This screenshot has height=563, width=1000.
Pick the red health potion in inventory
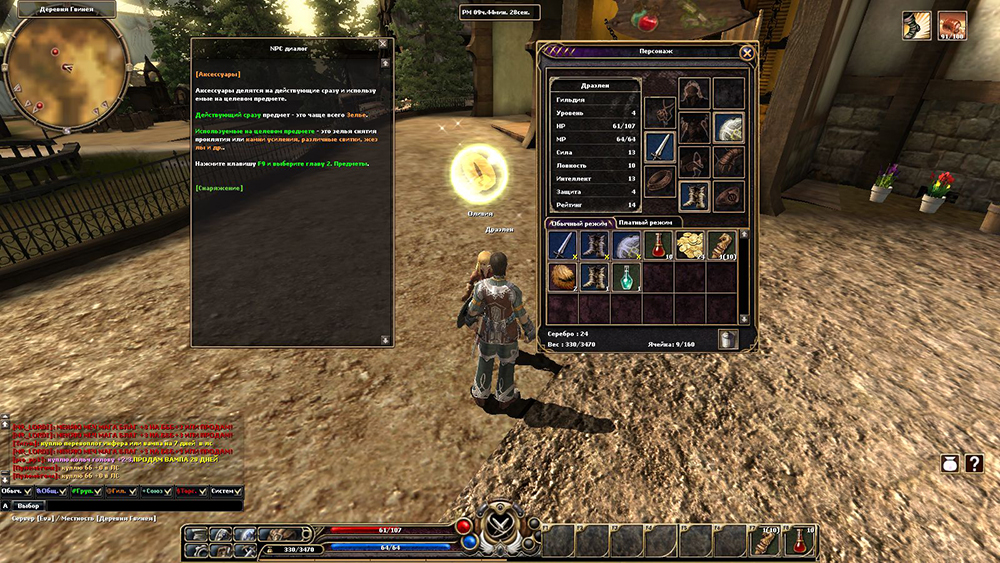coord(659,246)
